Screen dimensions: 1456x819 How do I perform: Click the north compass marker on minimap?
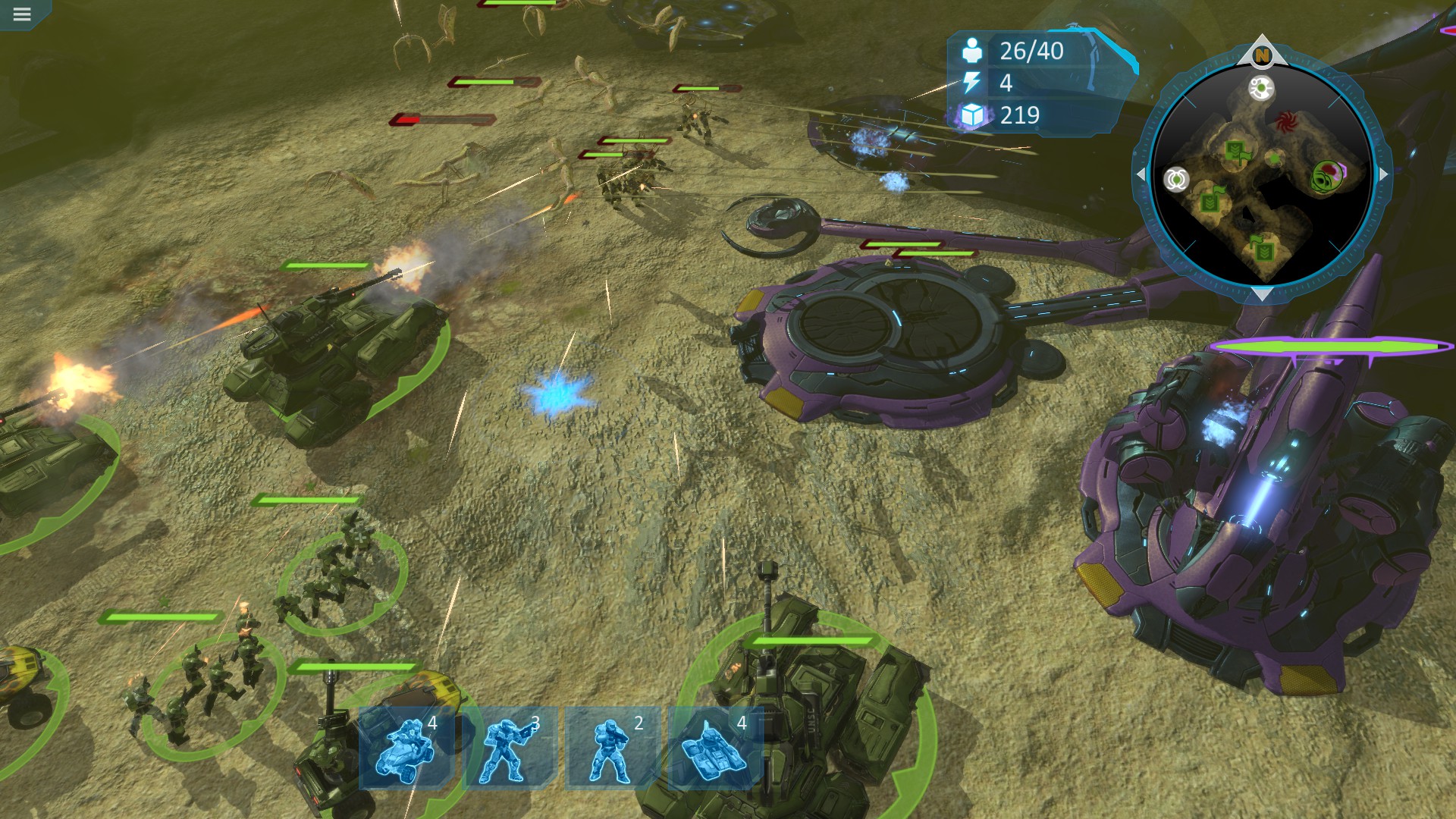pos(1261,55)
